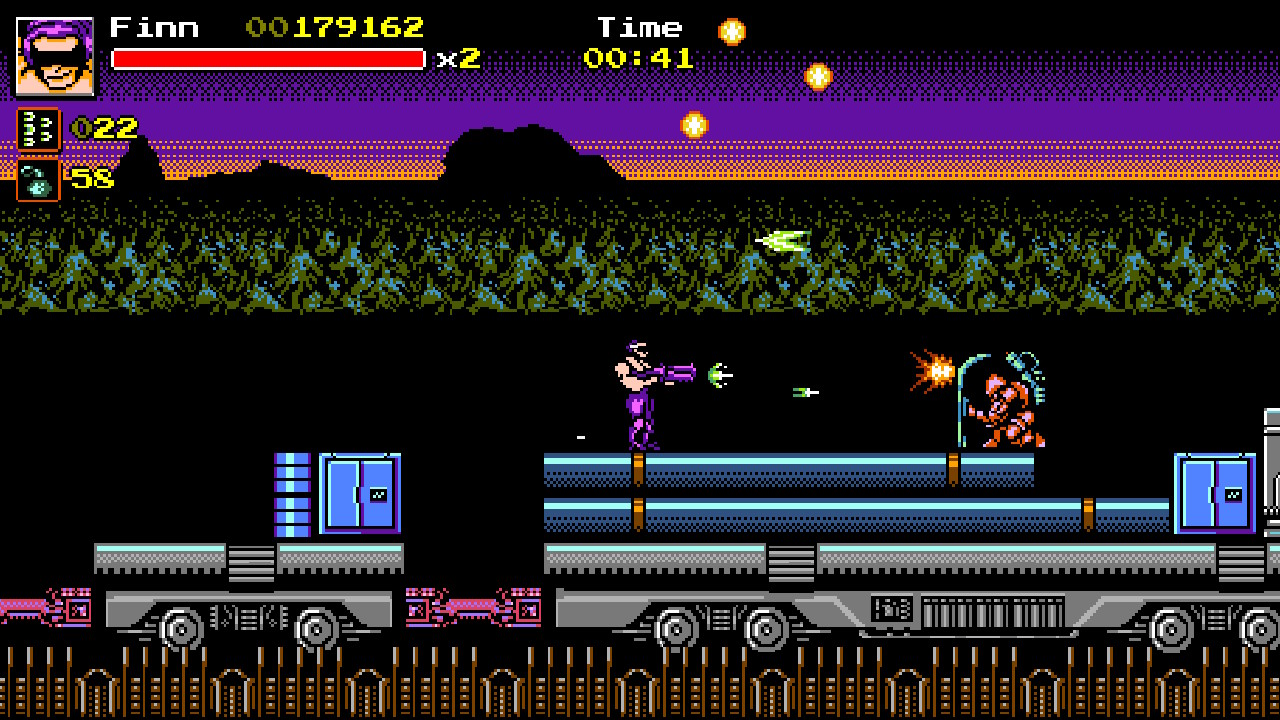
Task: Open the blue doors on the rightmost traincar
Action: [x=1215, y=494]
